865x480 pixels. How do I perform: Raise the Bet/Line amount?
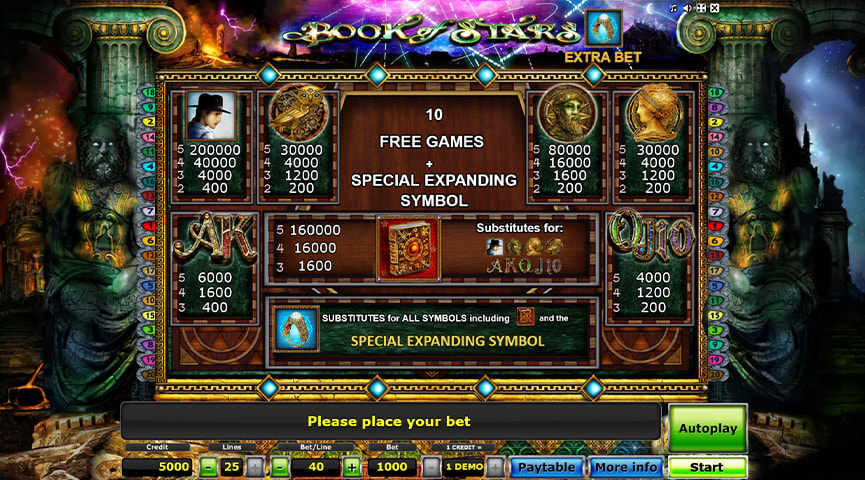(x=352, y=467)
